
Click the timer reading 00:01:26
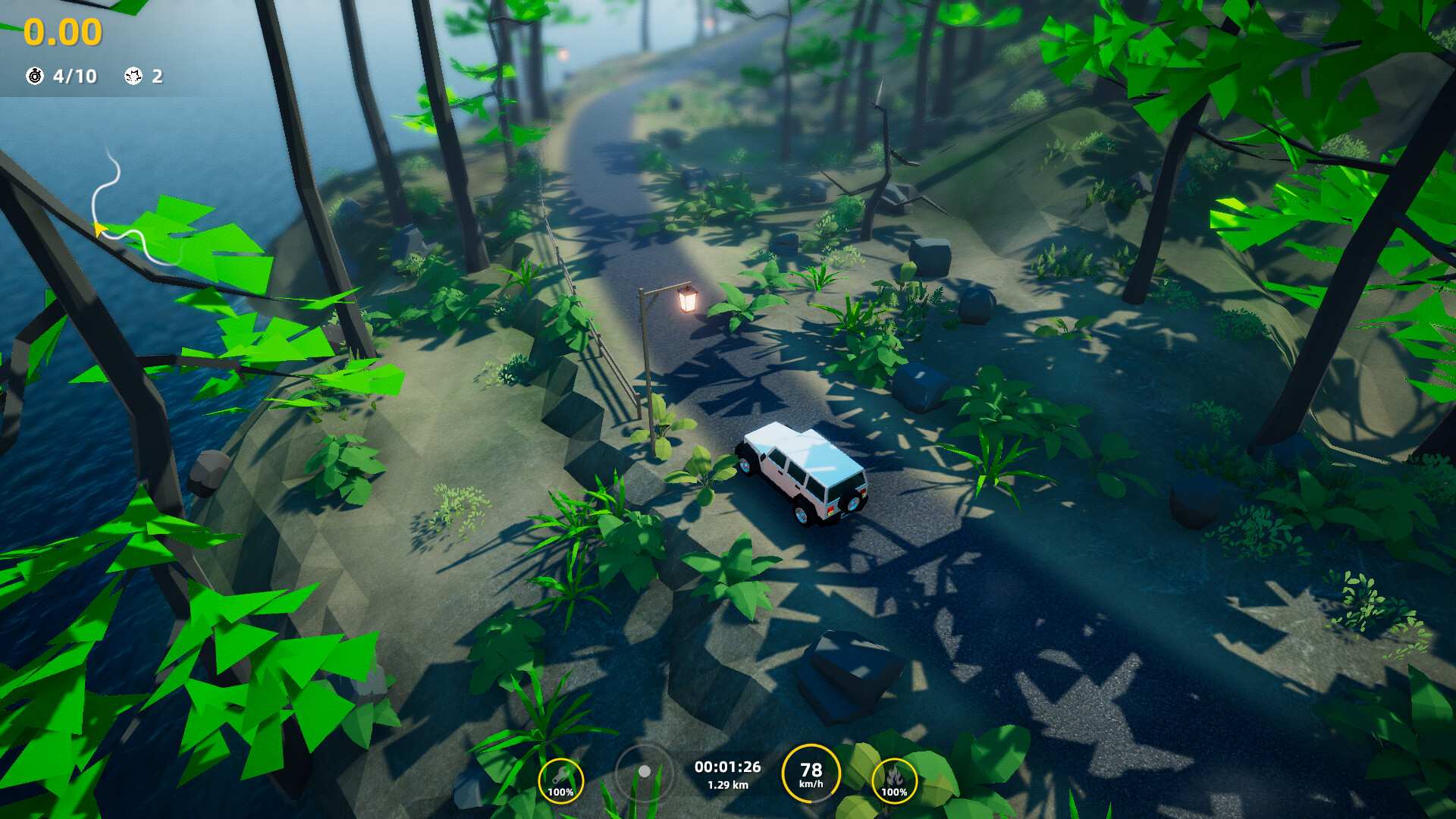click(727, 767)
